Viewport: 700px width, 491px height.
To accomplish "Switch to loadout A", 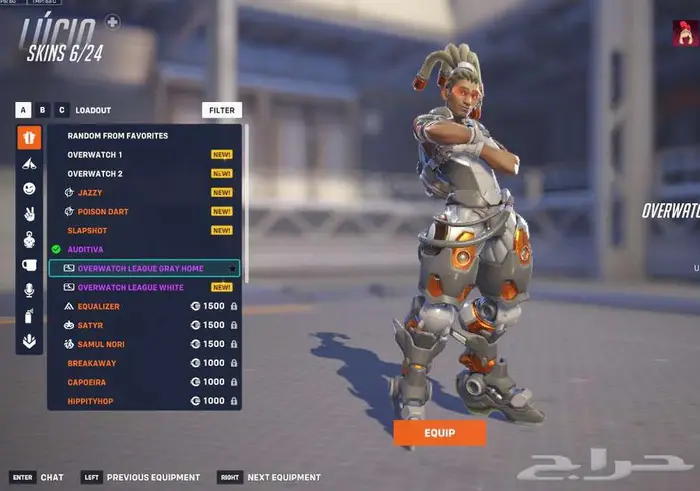I will click(24, 110).
